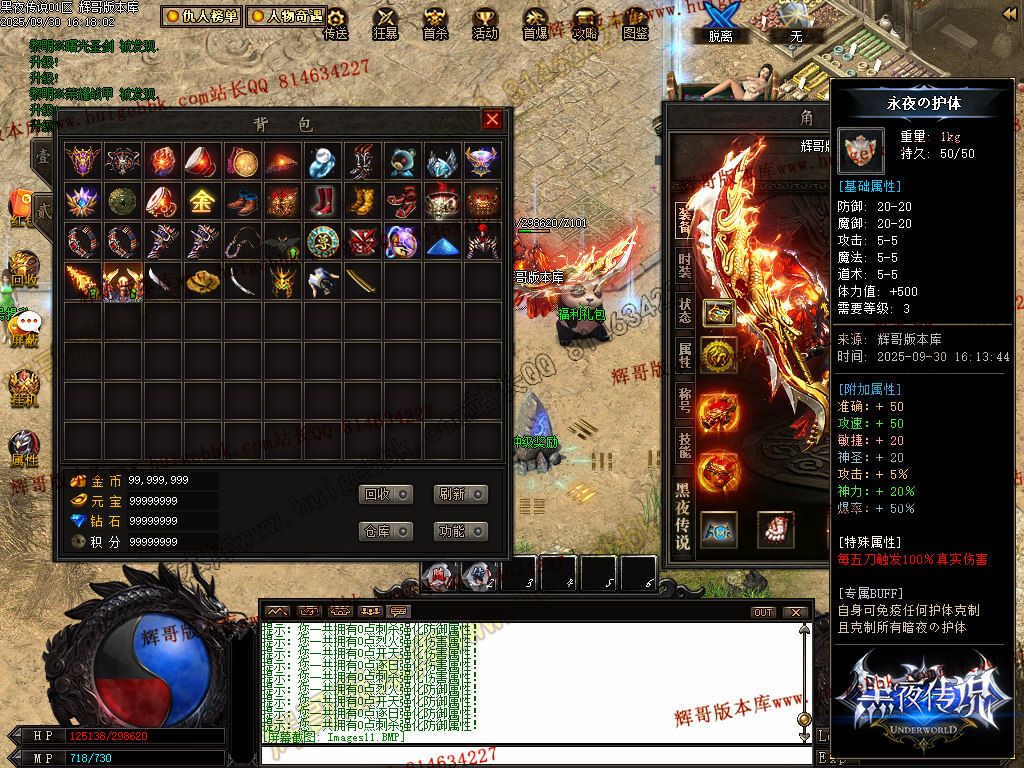Open the 功能 function menu

click(461, 531)
